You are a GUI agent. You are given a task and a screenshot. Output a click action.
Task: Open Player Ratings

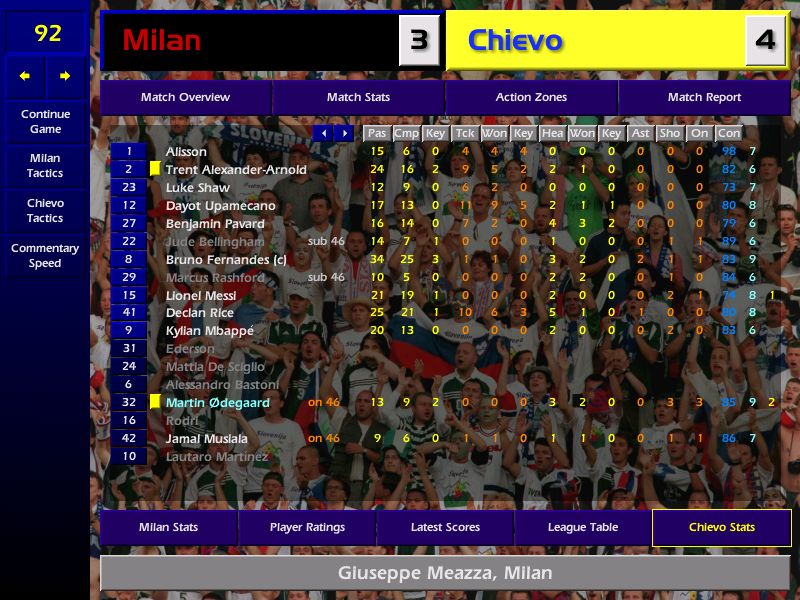(x=307, y=528)
